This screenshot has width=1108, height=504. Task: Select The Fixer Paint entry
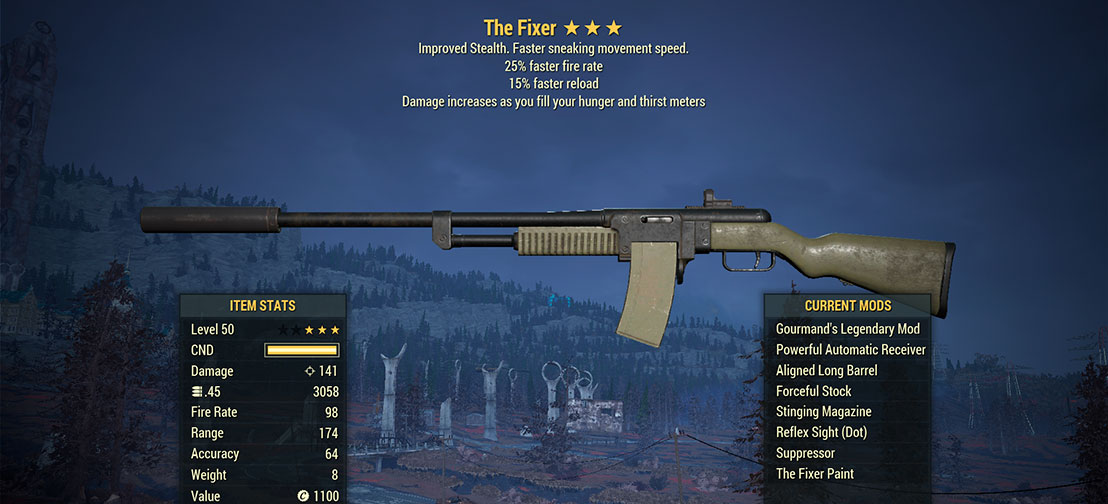[x=814, y=474]
